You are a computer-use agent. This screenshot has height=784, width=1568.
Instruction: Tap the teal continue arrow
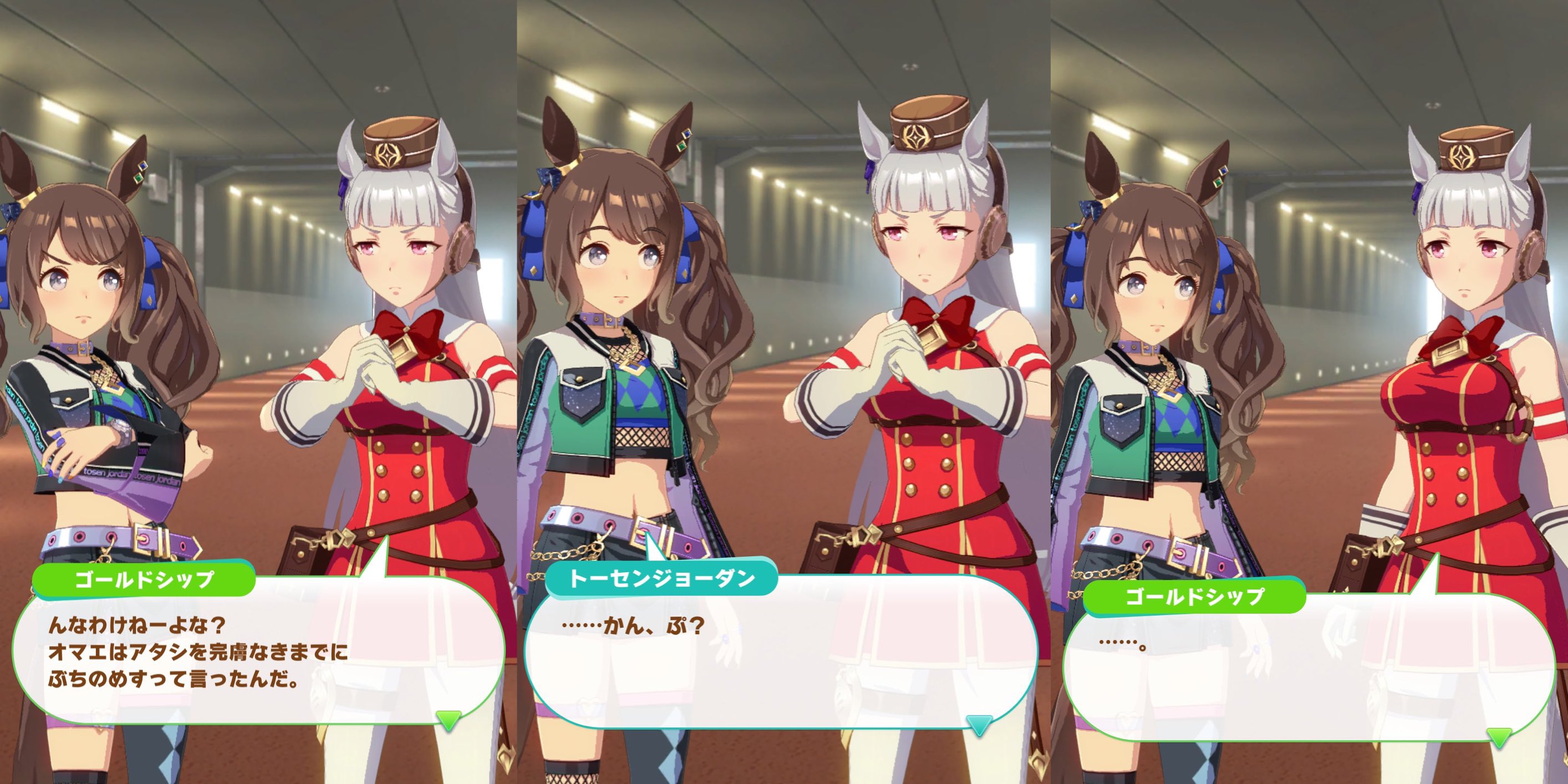coord(979,725)
